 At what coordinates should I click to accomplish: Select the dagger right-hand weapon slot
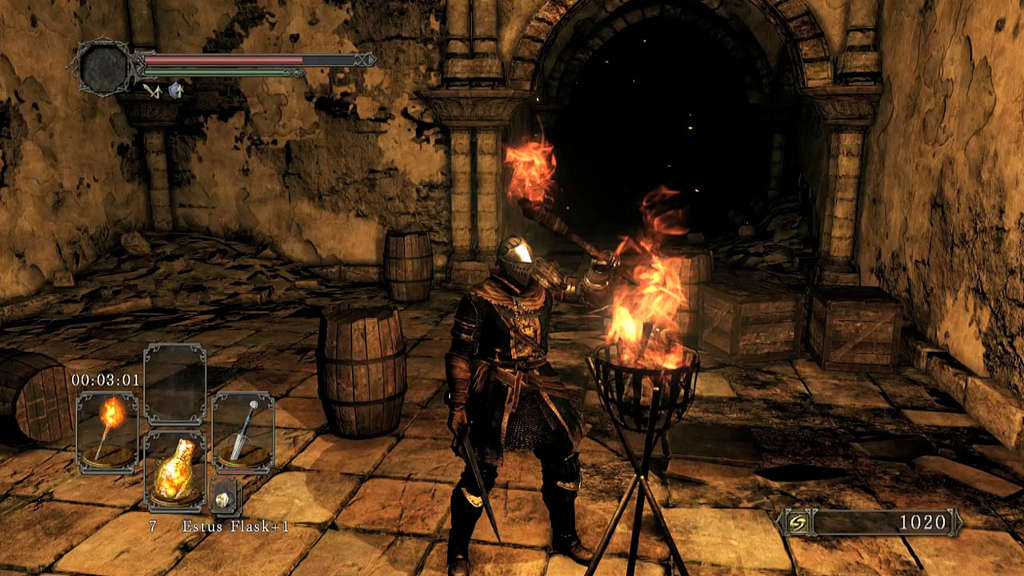point(242,431)
